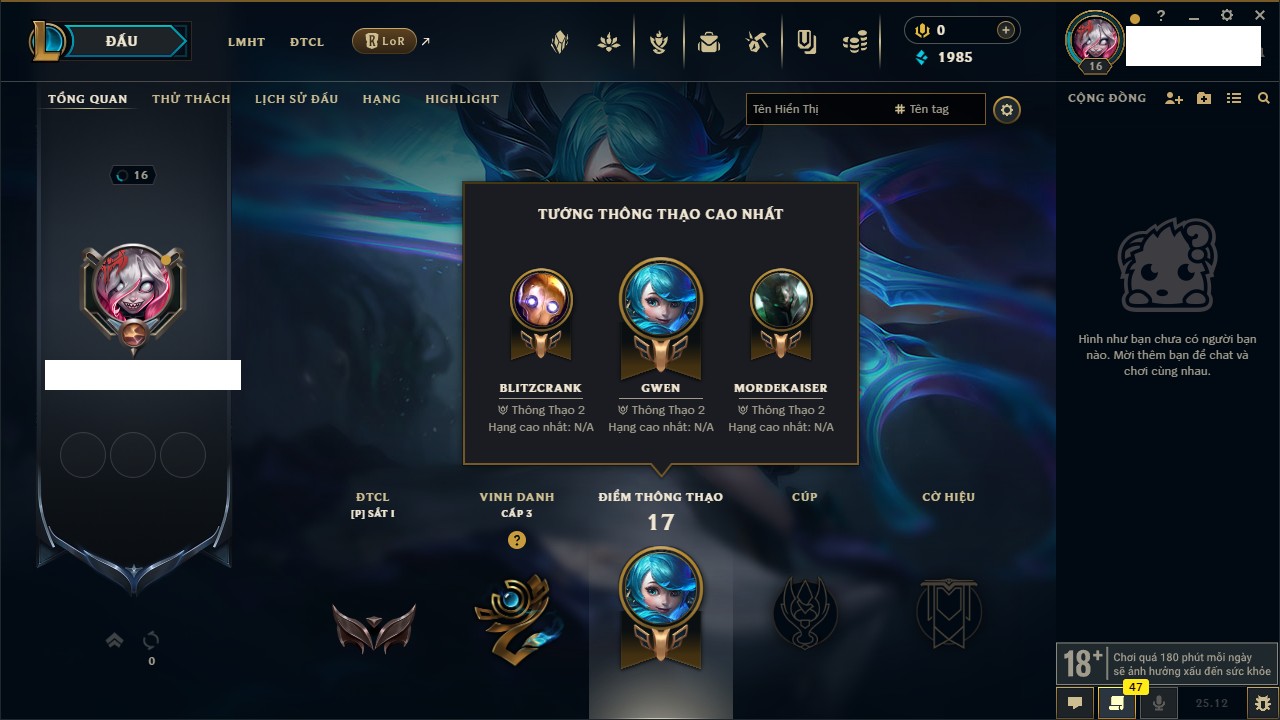Open the LoR launcher link
Screen dimensions: 1280x720
385,41
